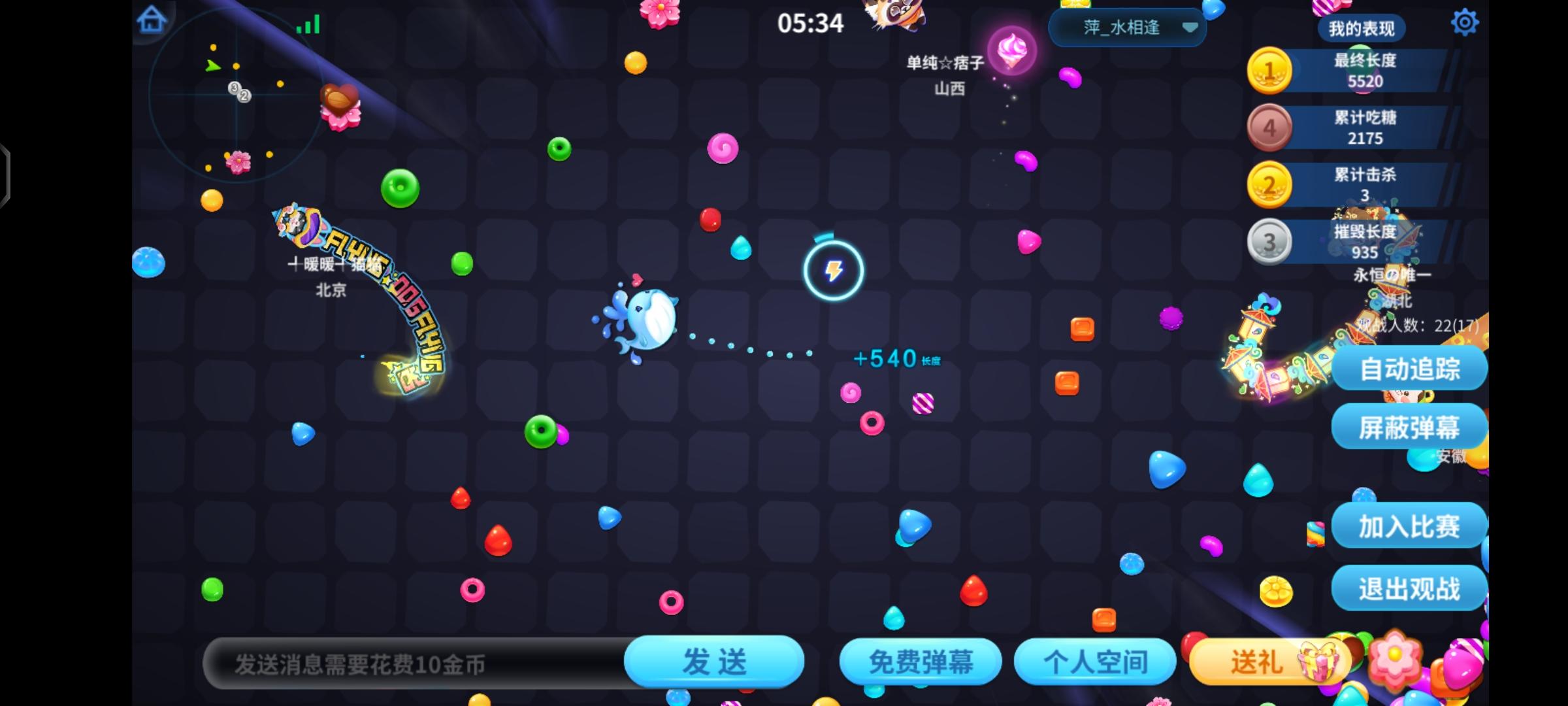Open the settings gear in the top-right

[x=1465, y=22]
